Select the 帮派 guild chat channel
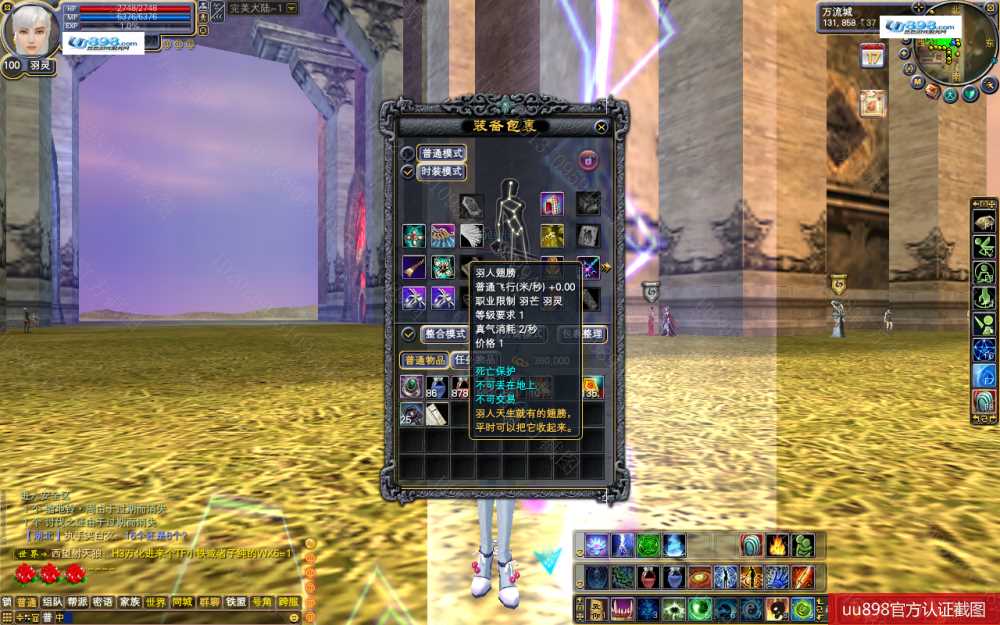 pos(78,603)
